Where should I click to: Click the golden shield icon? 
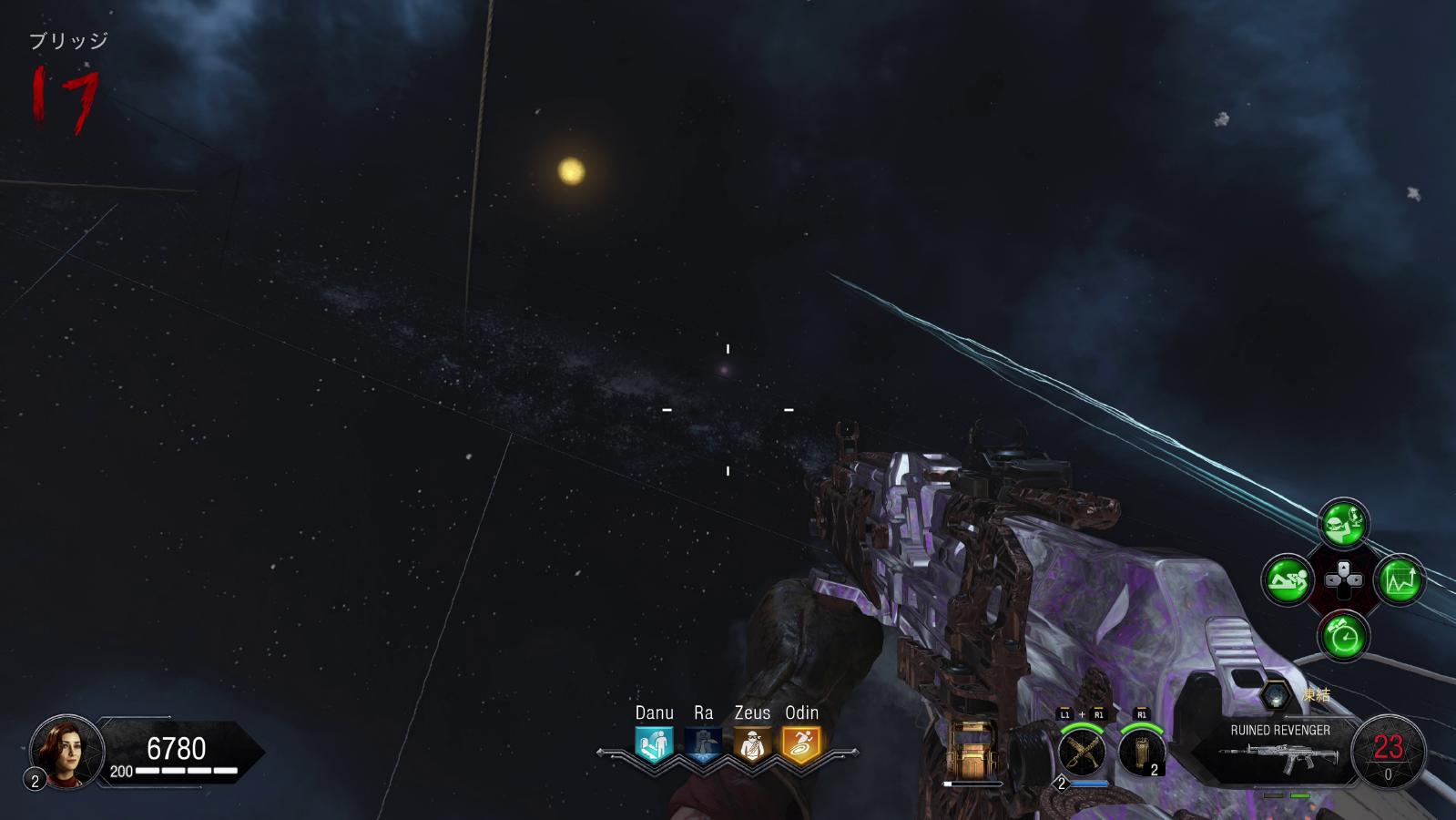pos(972,751)
